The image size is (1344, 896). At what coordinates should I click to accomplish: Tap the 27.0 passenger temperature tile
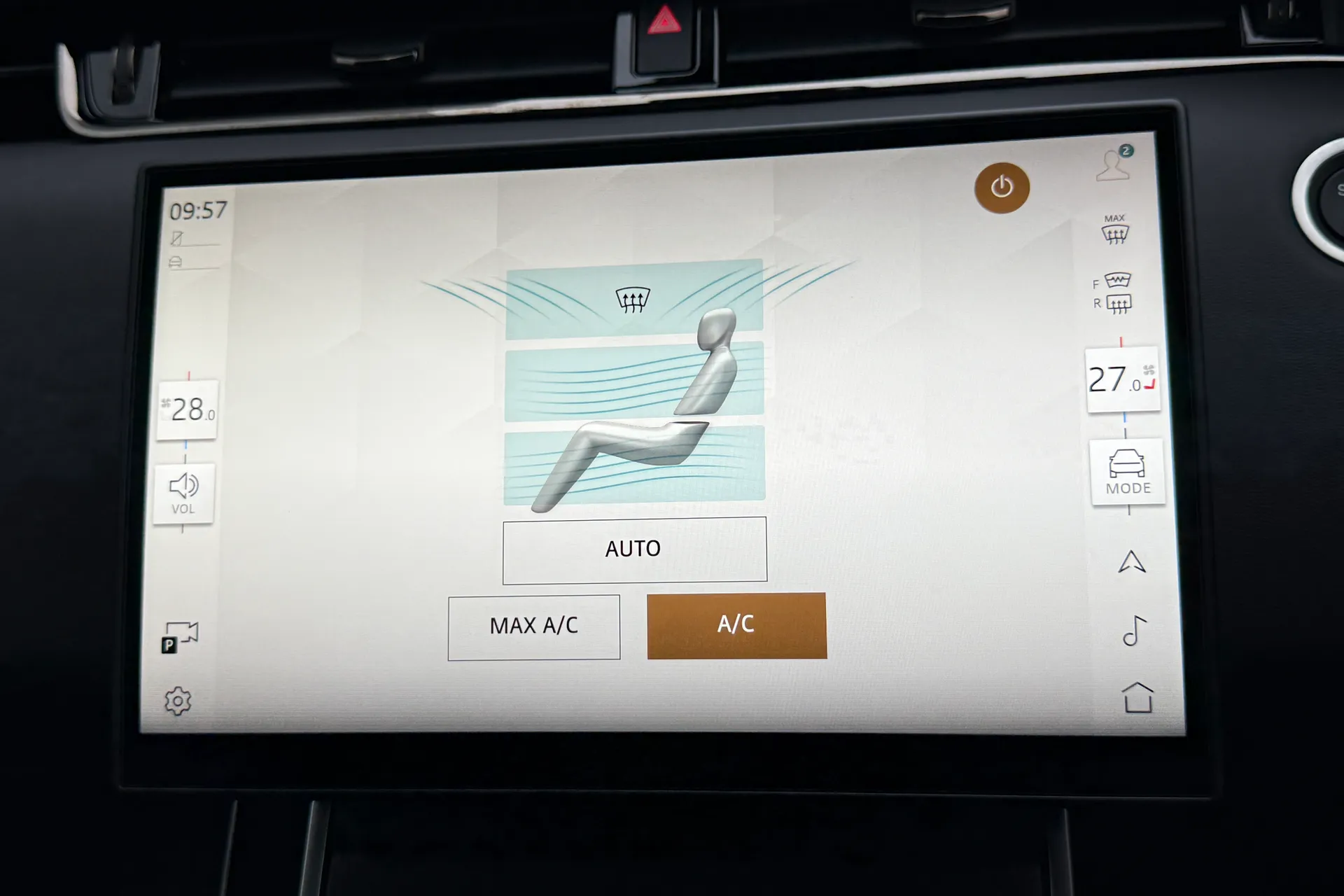pos(1122,380)
